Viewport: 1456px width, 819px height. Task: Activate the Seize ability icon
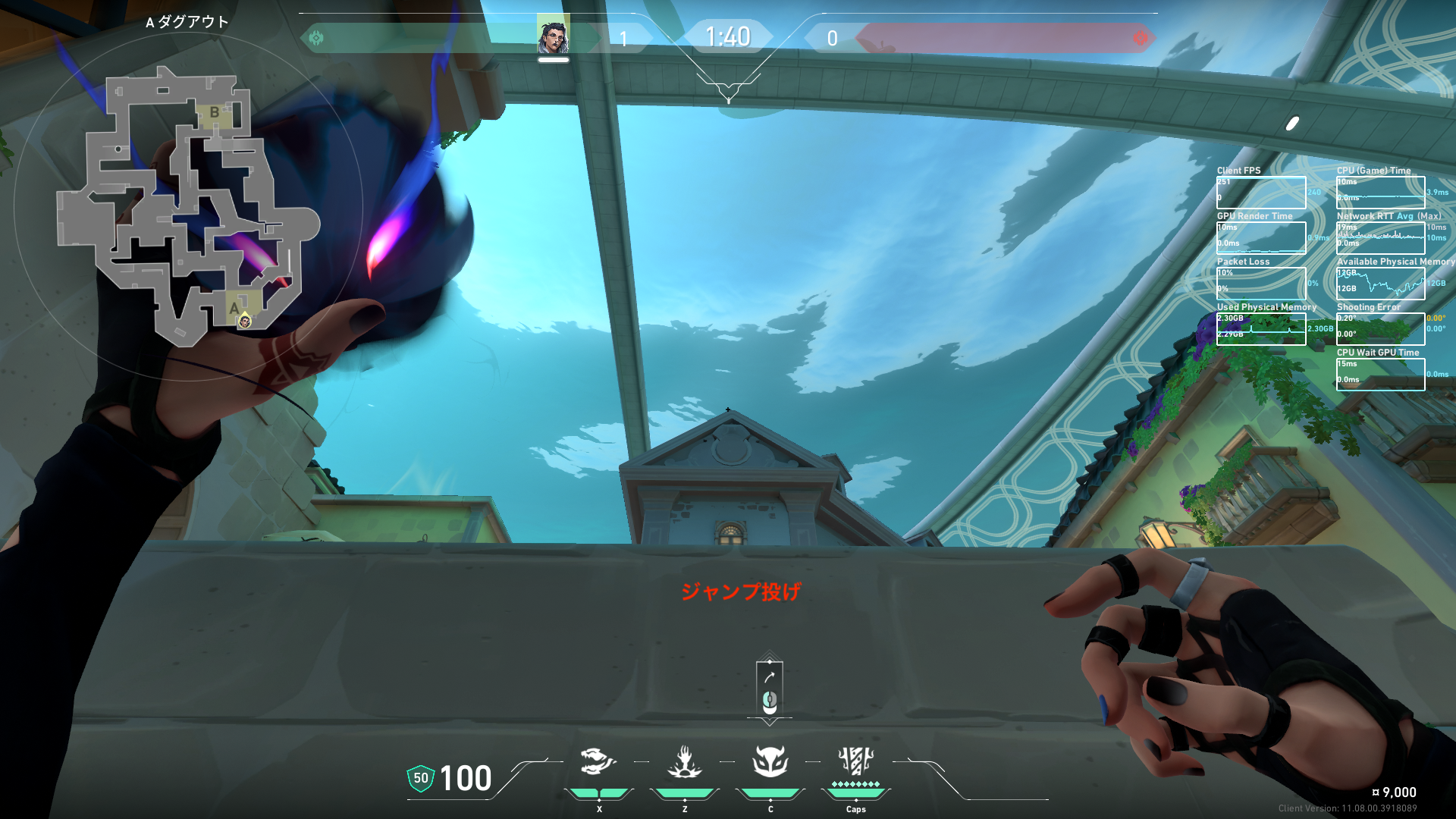[684, 761]
